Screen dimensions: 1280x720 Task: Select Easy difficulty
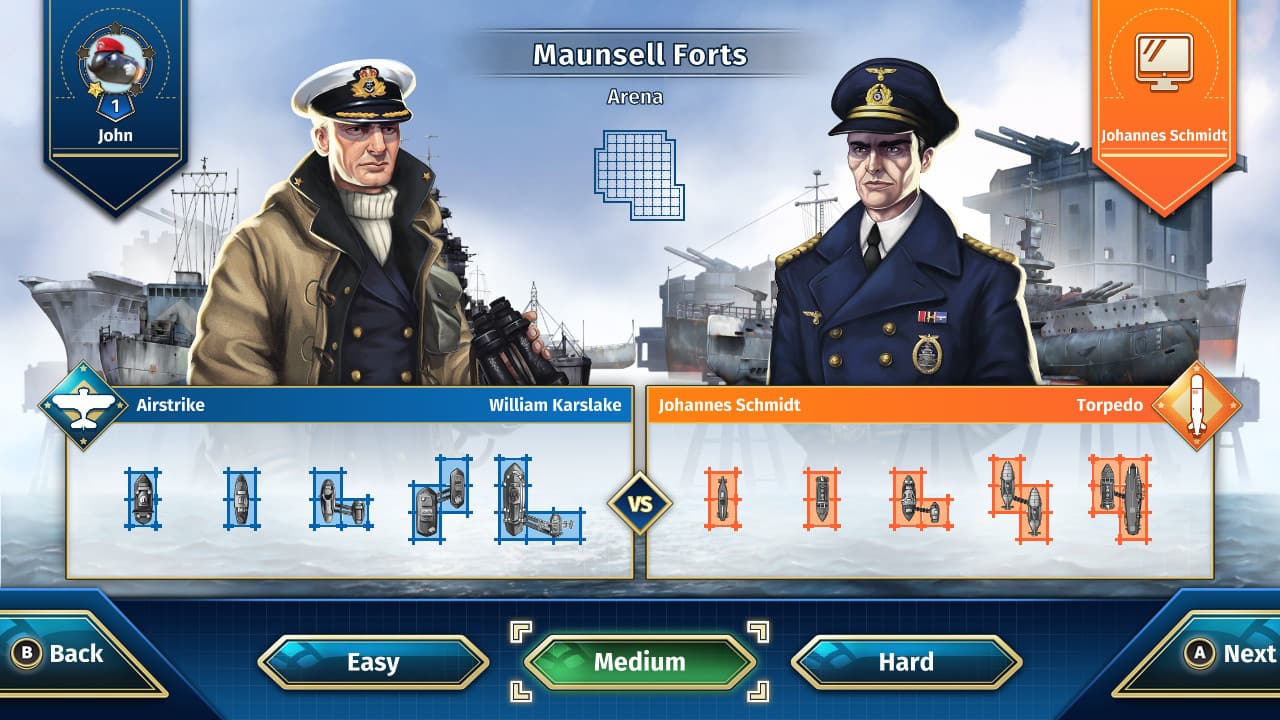click(372, 662)
